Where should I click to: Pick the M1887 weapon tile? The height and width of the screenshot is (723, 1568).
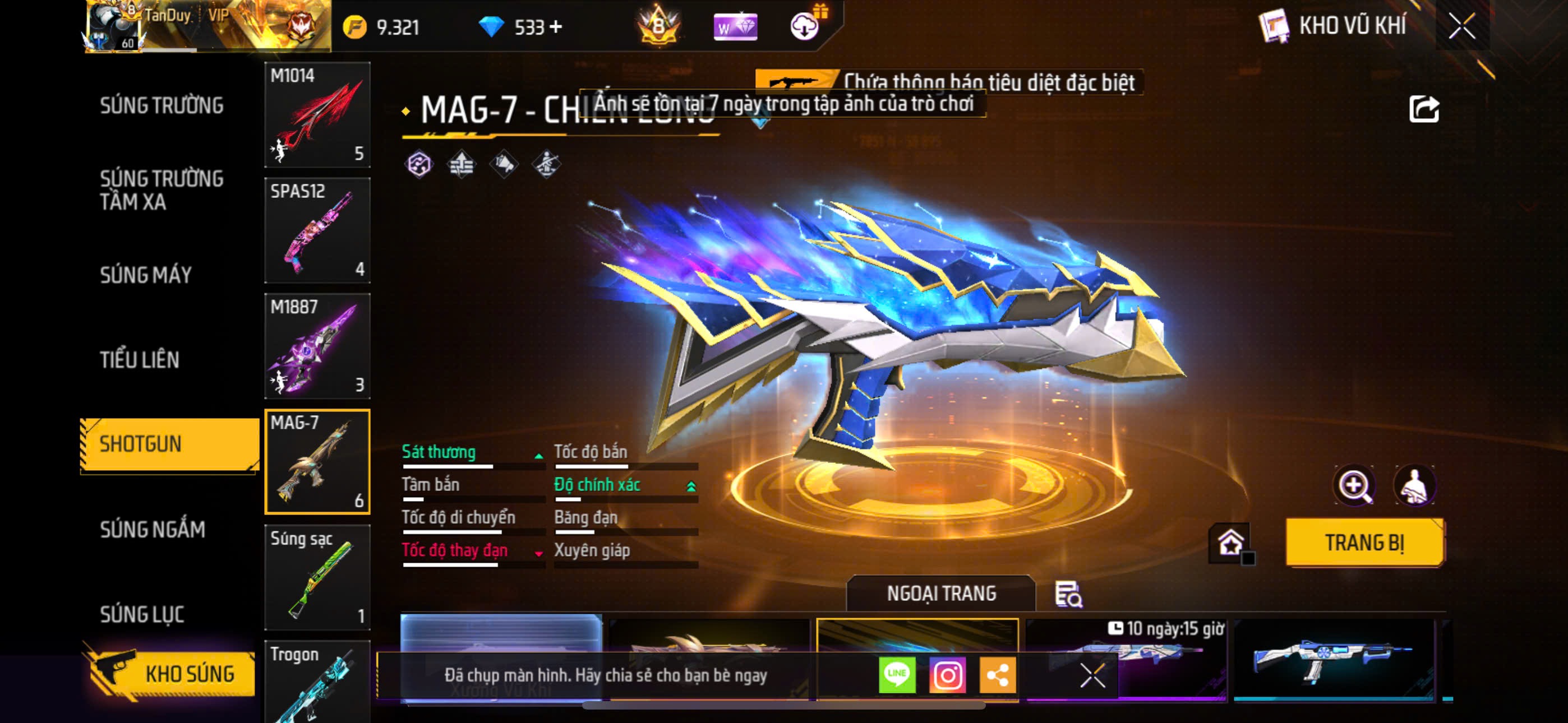point(317,346)
